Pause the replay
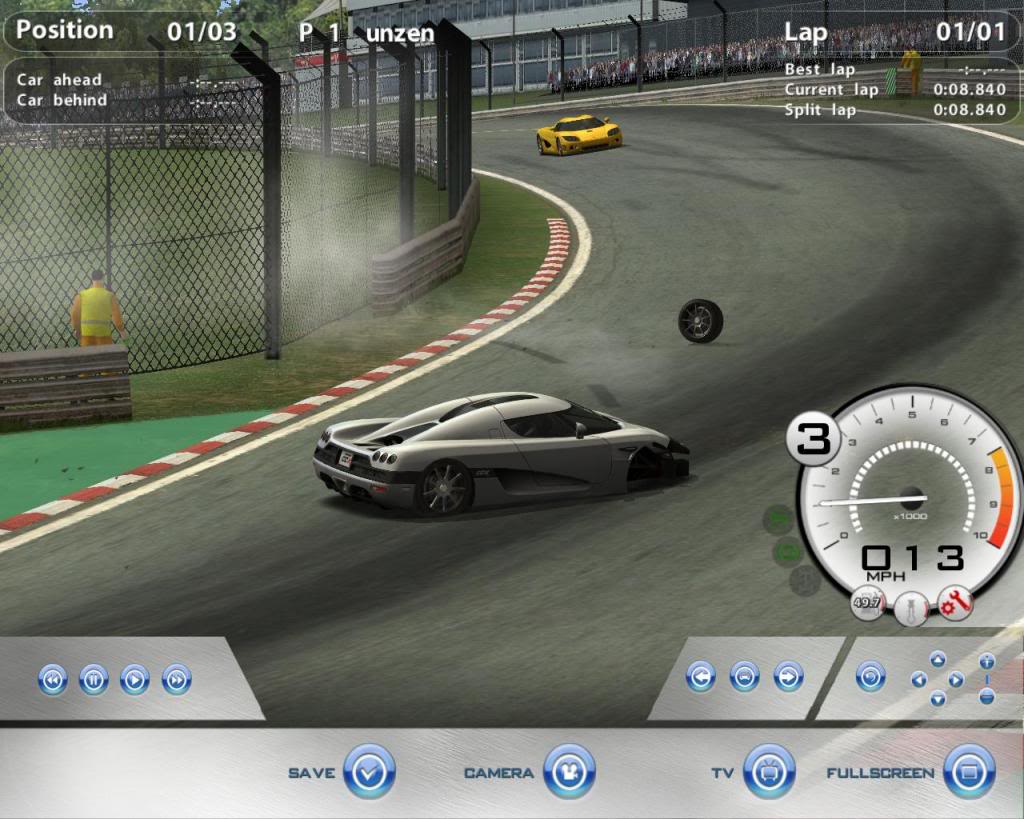1024x819 pixels. (x=93, y=680)
